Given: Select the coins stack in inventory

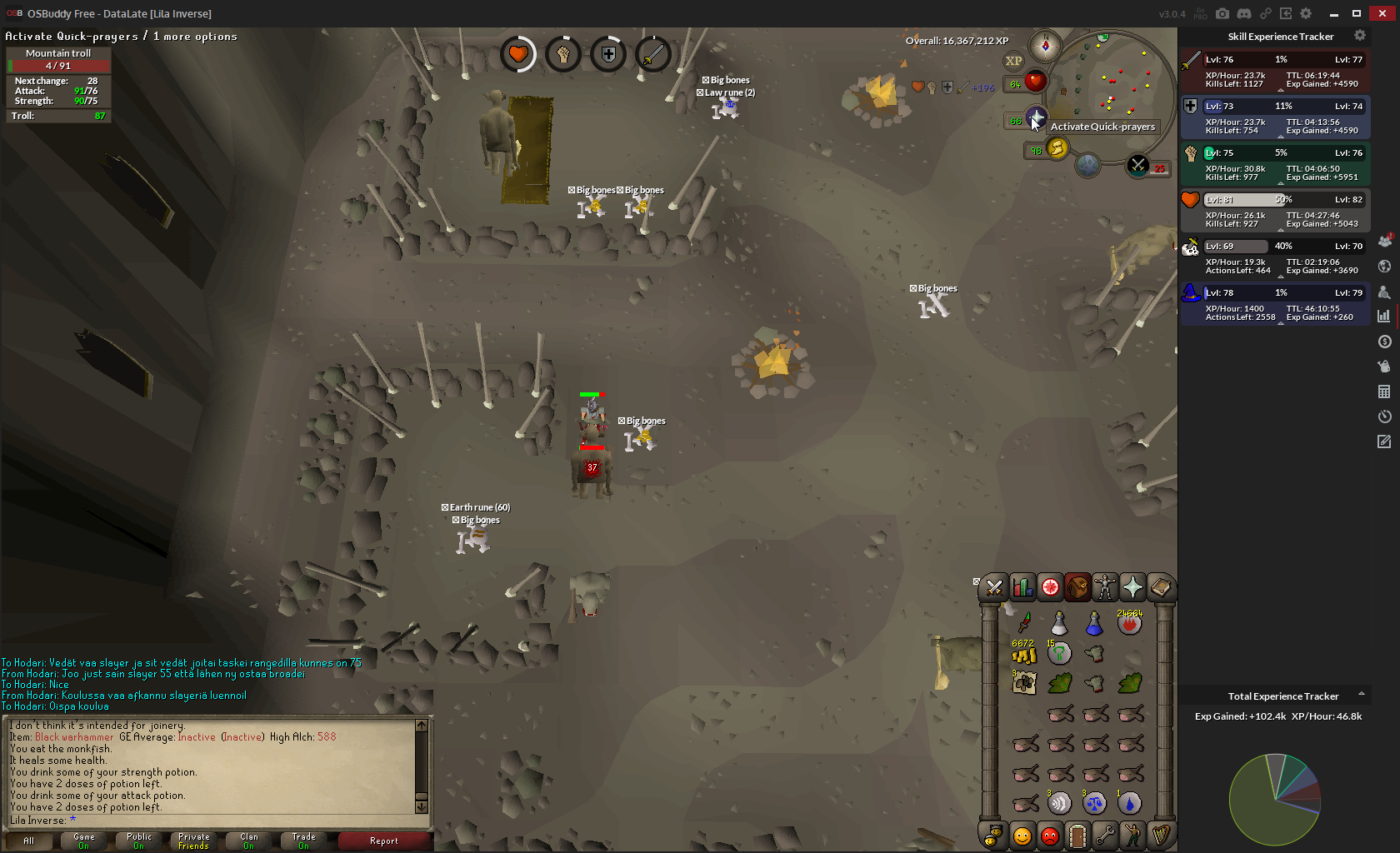Looking at the screenshot, I should [x=1024, y=655].
